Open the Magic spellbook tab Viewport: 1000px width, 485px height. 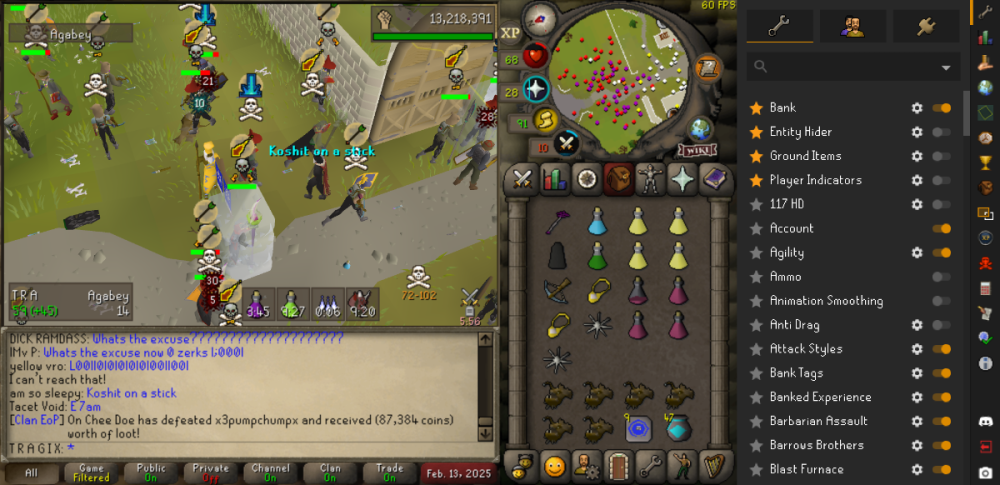point(715,179)
